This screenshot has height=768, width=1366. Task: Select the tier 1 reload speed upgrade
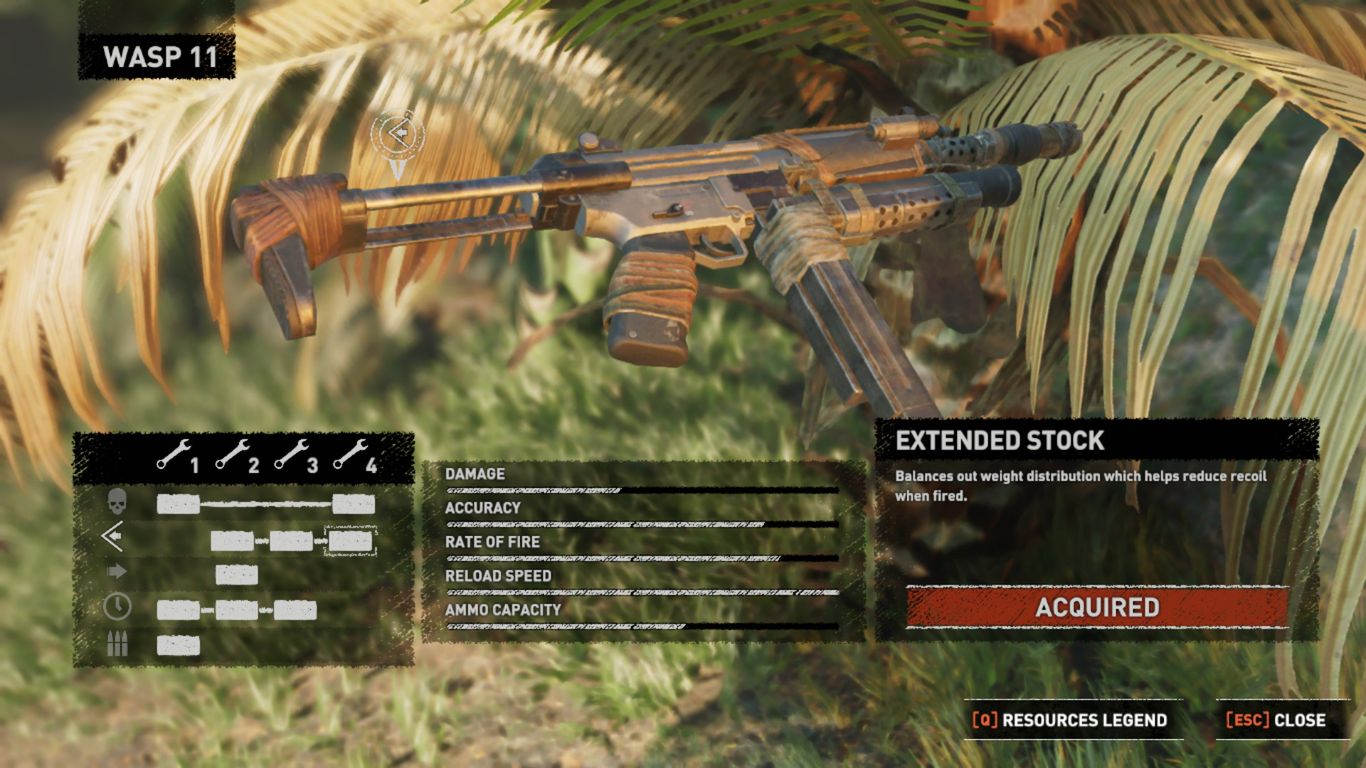pyautogui.click(x=178, y=609)
